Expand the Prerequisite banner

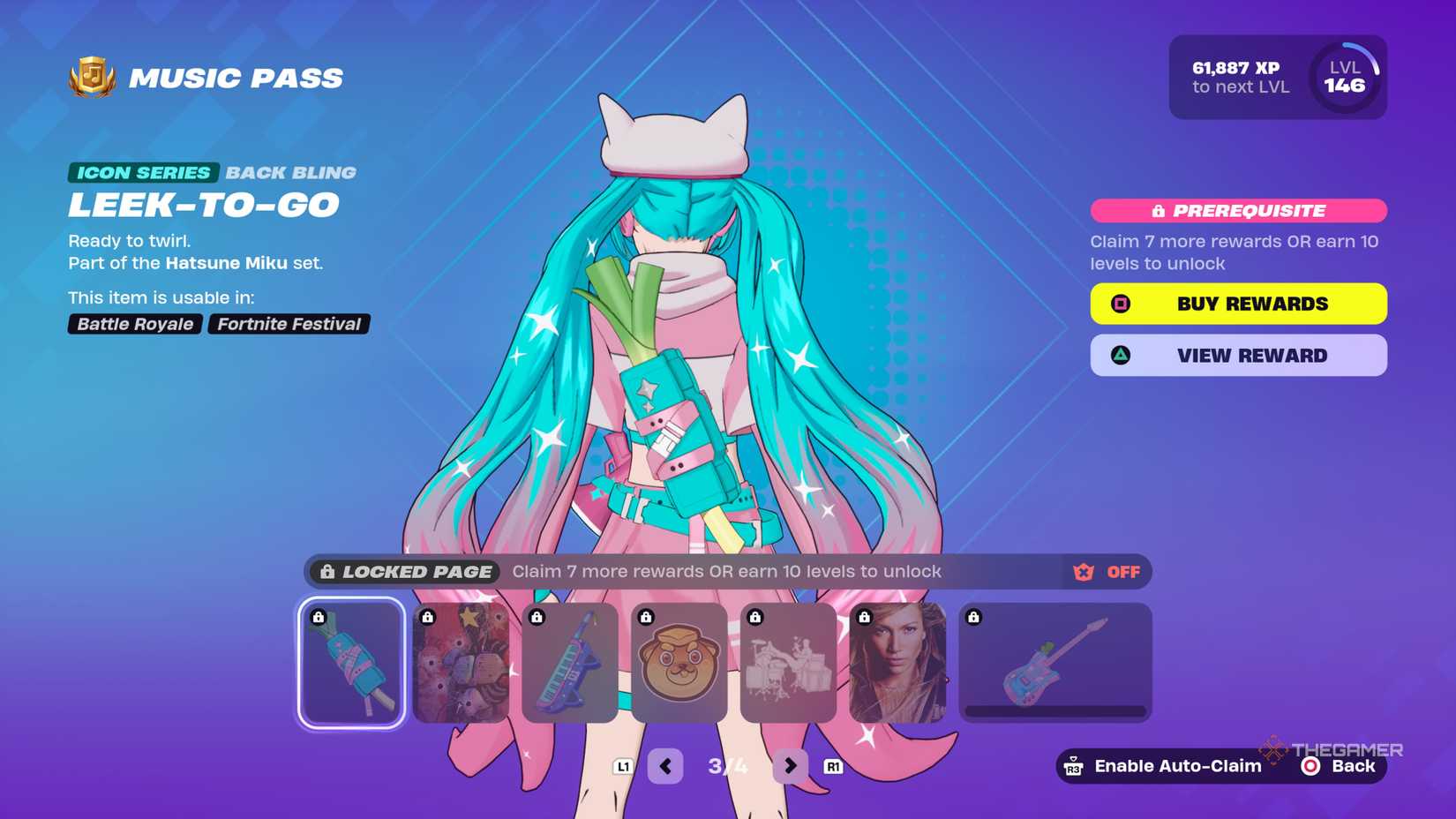[x=1238, y=210]
